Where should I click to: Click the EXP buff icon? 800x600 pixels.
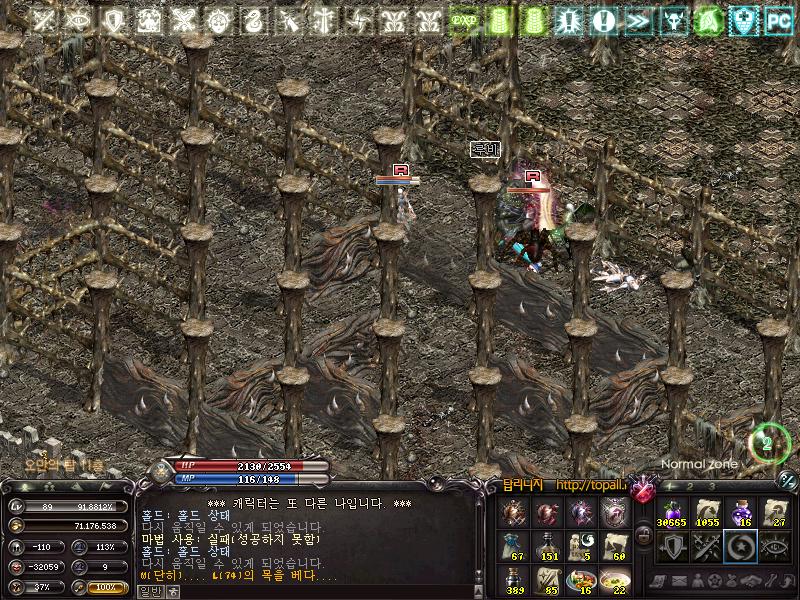pos(463,20)
